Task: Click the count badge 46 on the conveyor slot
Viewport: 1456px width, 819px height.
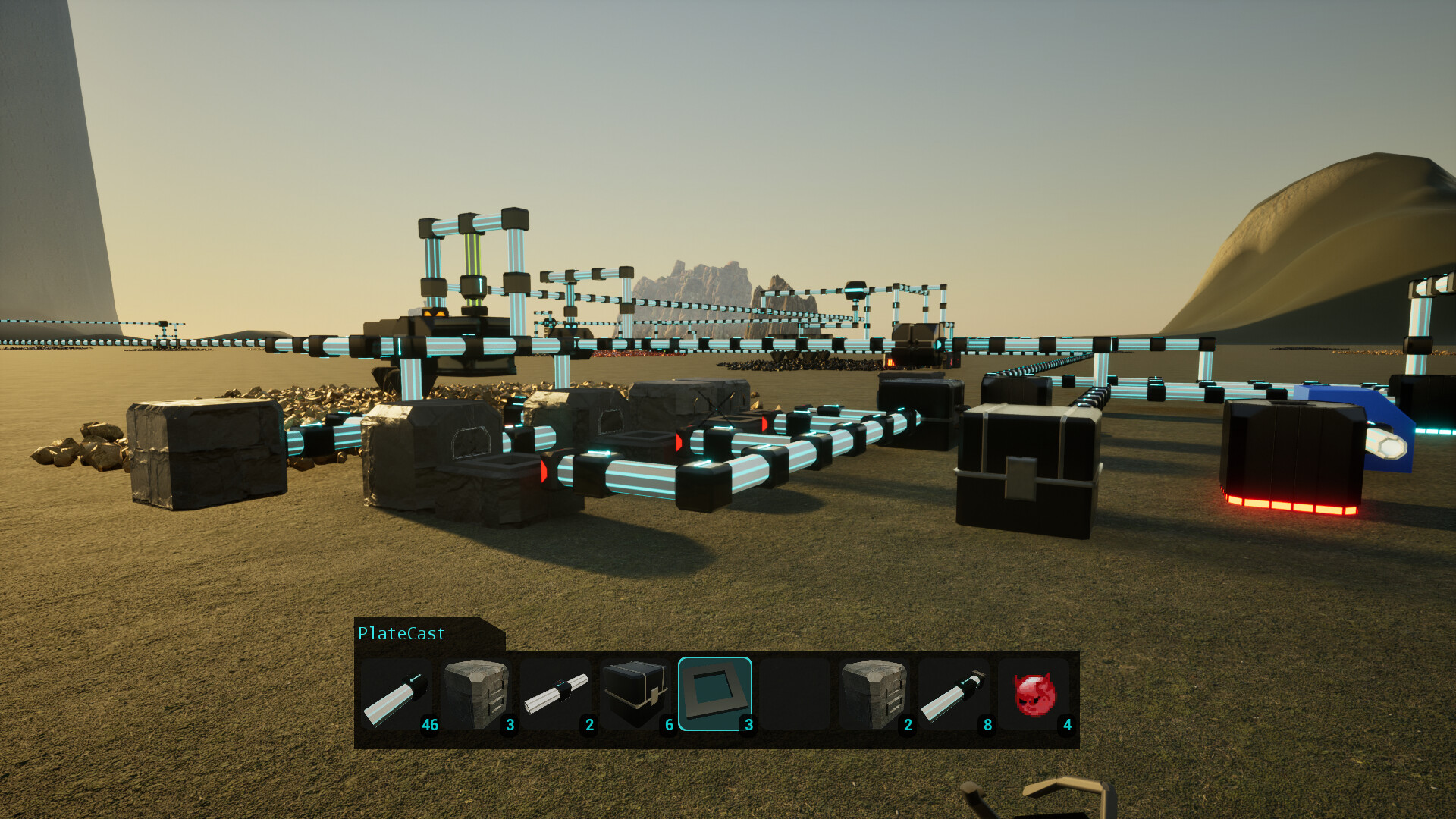Action: coord(430,725)
